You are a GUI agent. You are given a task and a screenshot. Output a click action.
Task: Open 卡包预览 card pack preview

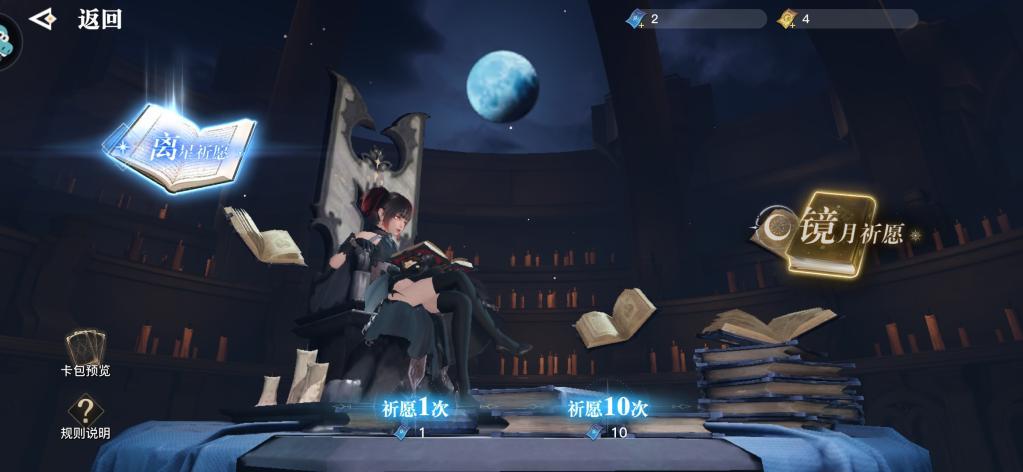pyautogui.click(x=85, y=352)
